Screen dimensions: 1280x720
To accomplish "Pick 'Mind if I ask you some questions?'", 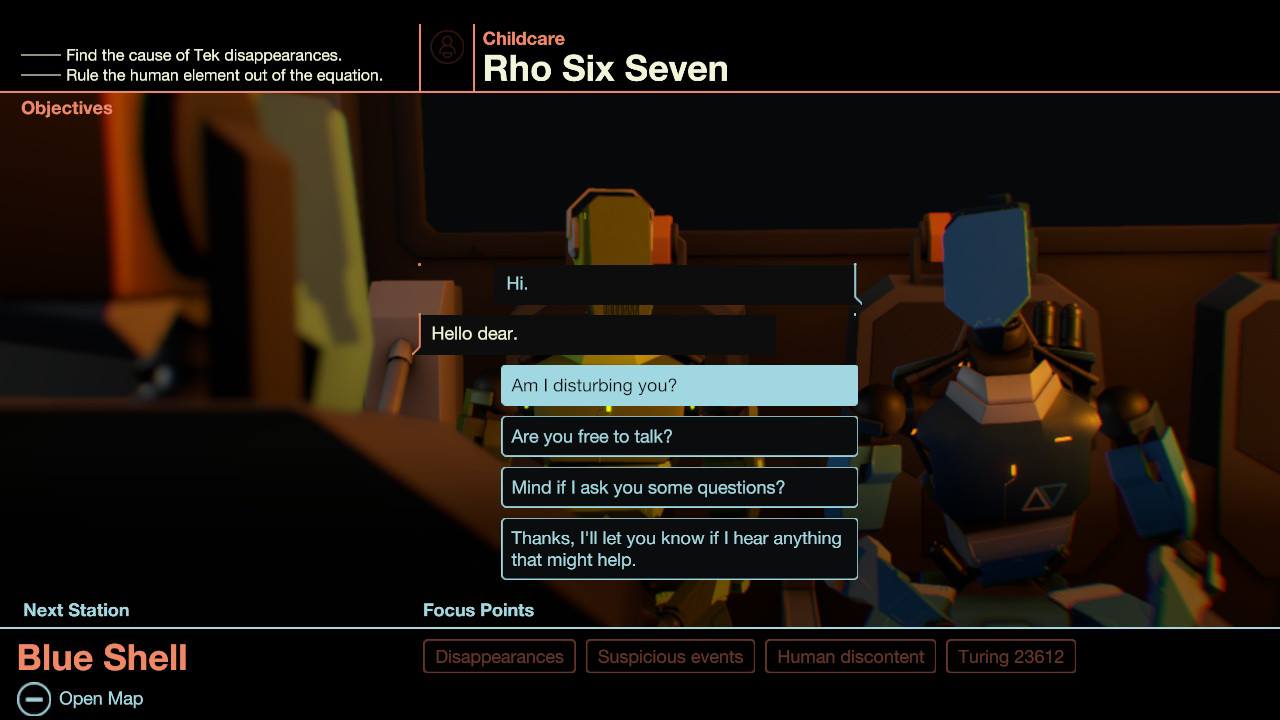I will click(x=679, y=487).
